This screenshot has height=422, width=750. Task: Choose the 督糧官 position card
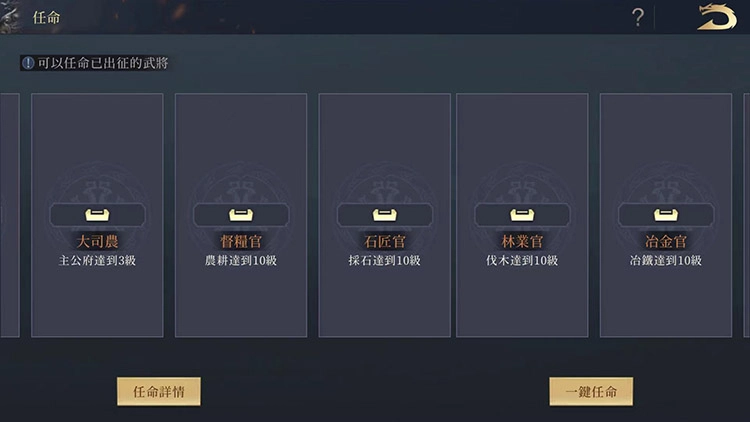[x=241, y=215]
